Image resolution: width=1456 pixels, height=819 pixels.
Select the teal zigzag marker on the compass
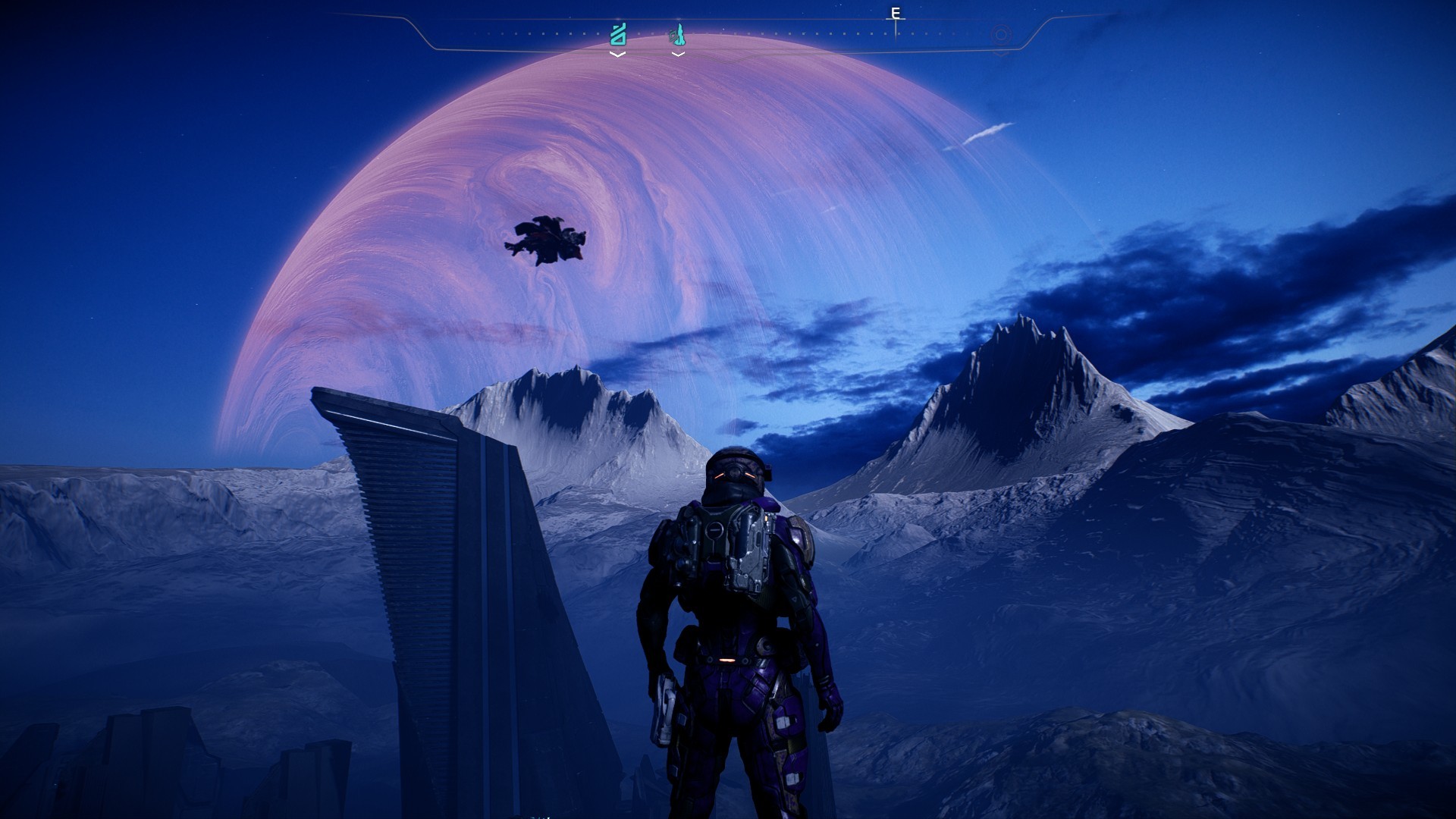point(618,35)
